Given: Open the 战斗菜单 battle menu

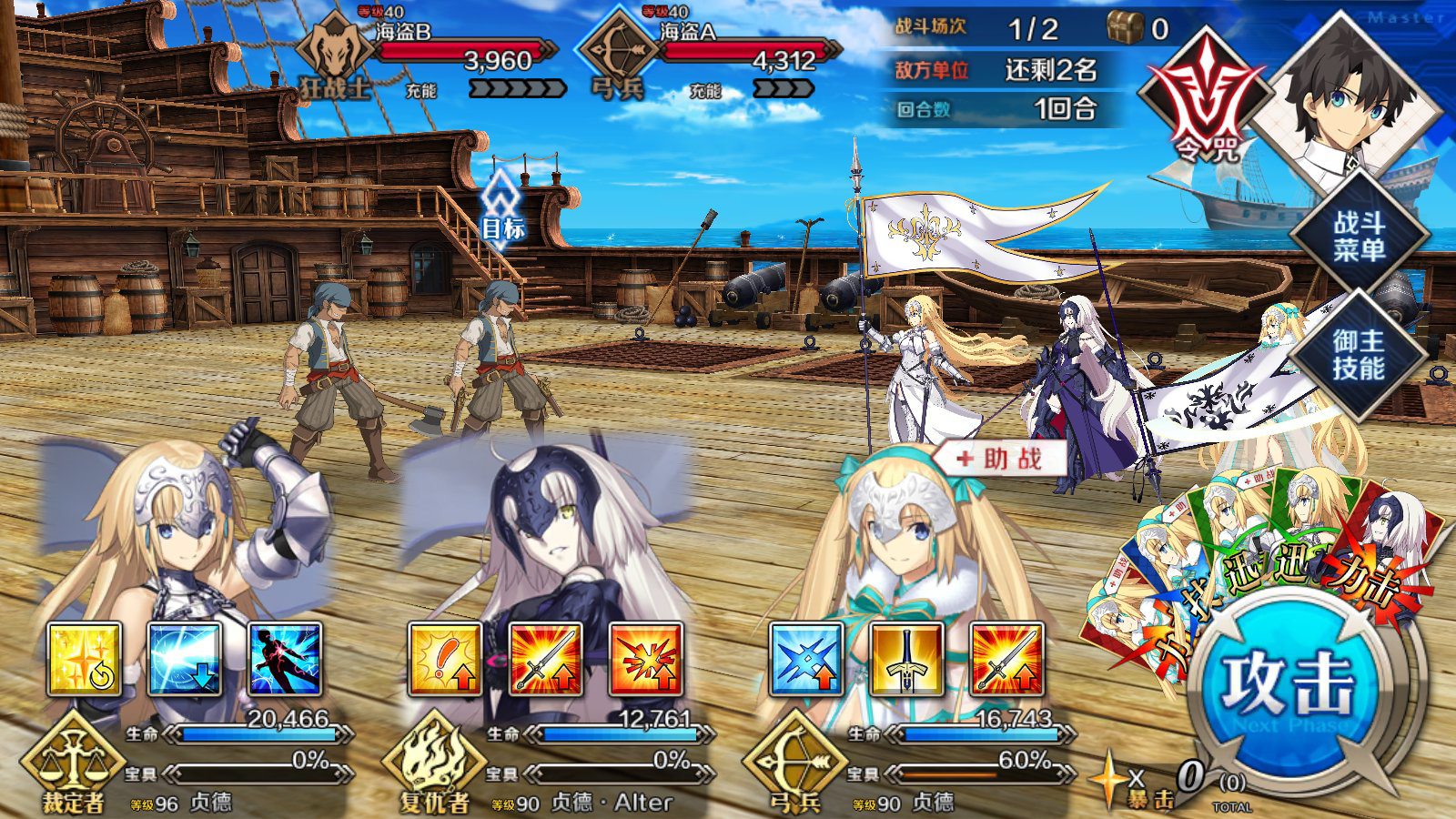Looking at the screenshot, I should [x=1359, y=236].
